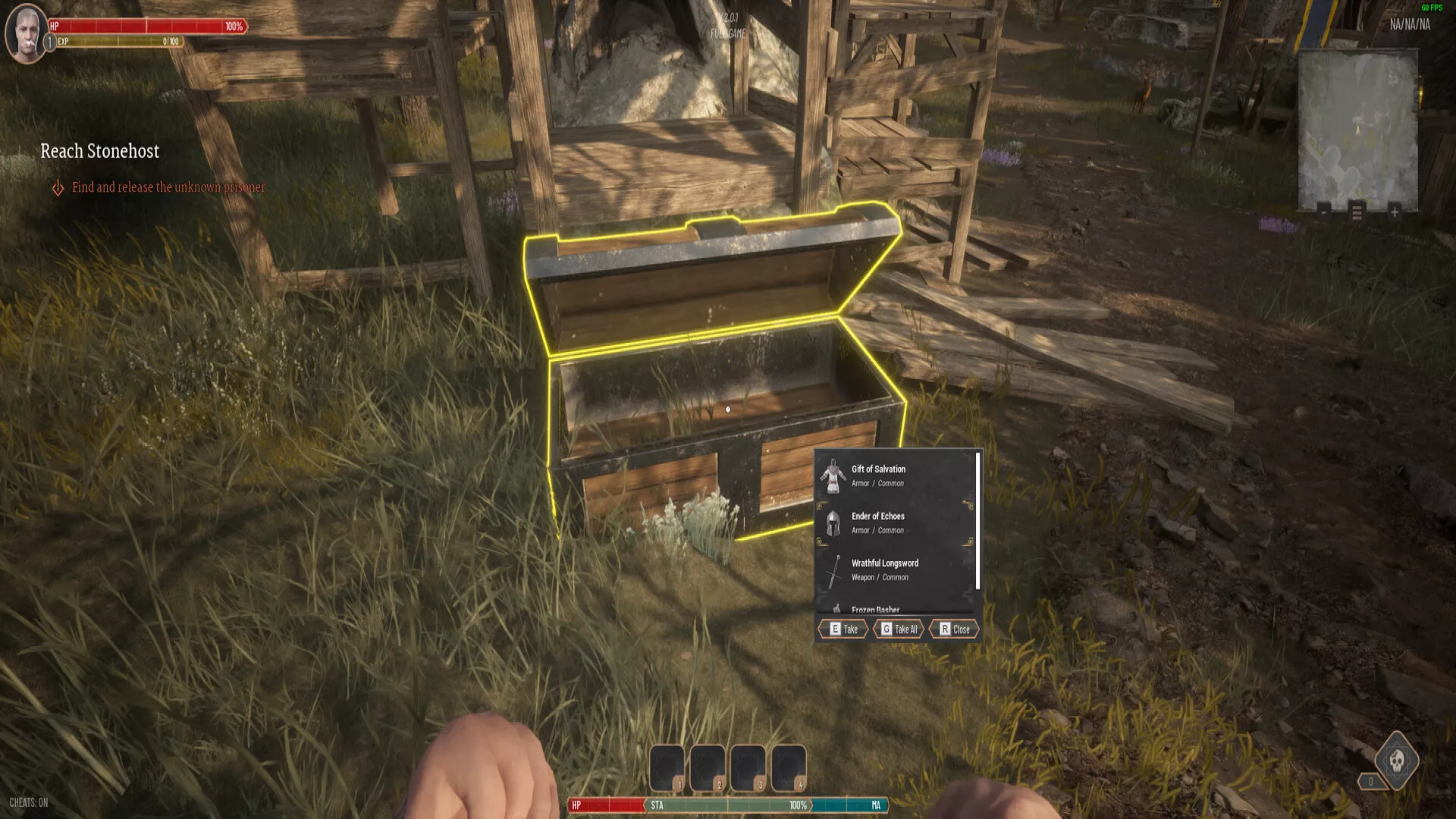1456x819 pixels.
Task: Click the skull emblem icon
Action: pos(1397,760)
